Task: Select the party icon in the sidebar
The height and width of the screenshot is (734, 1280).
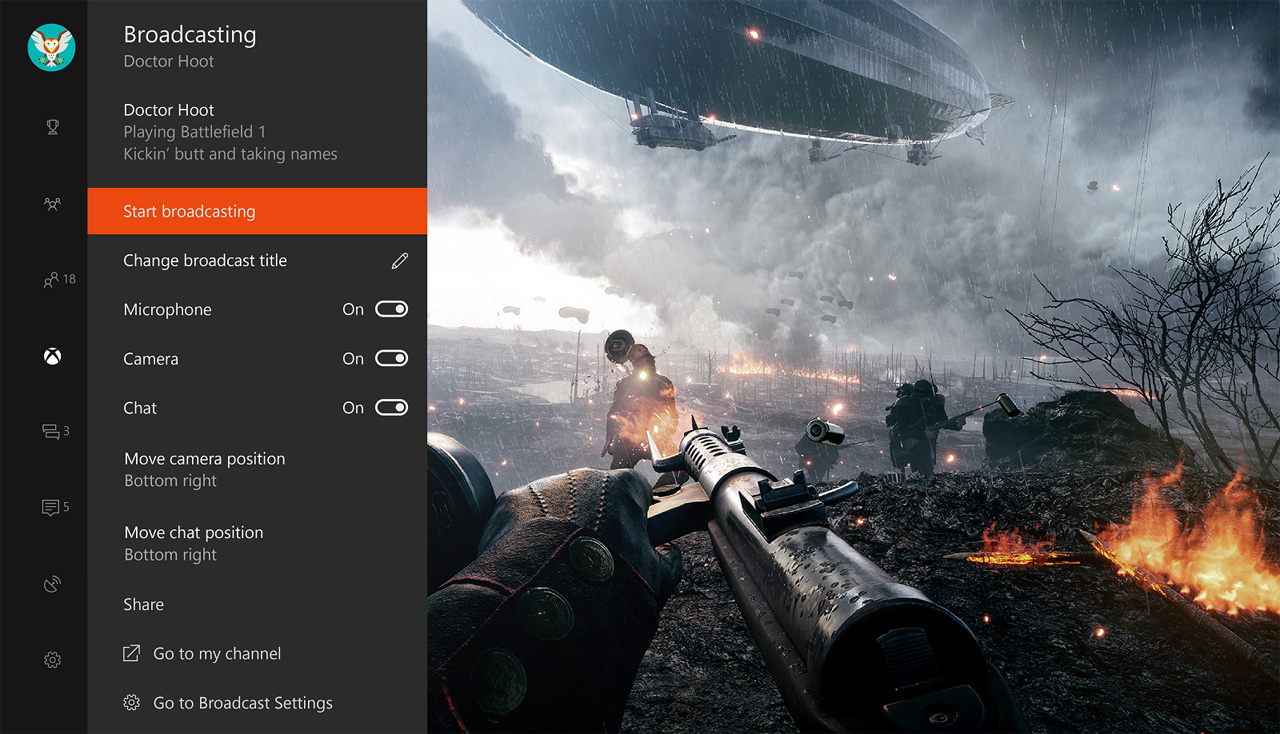Action: pyautogui.click(x=50, y=203)
